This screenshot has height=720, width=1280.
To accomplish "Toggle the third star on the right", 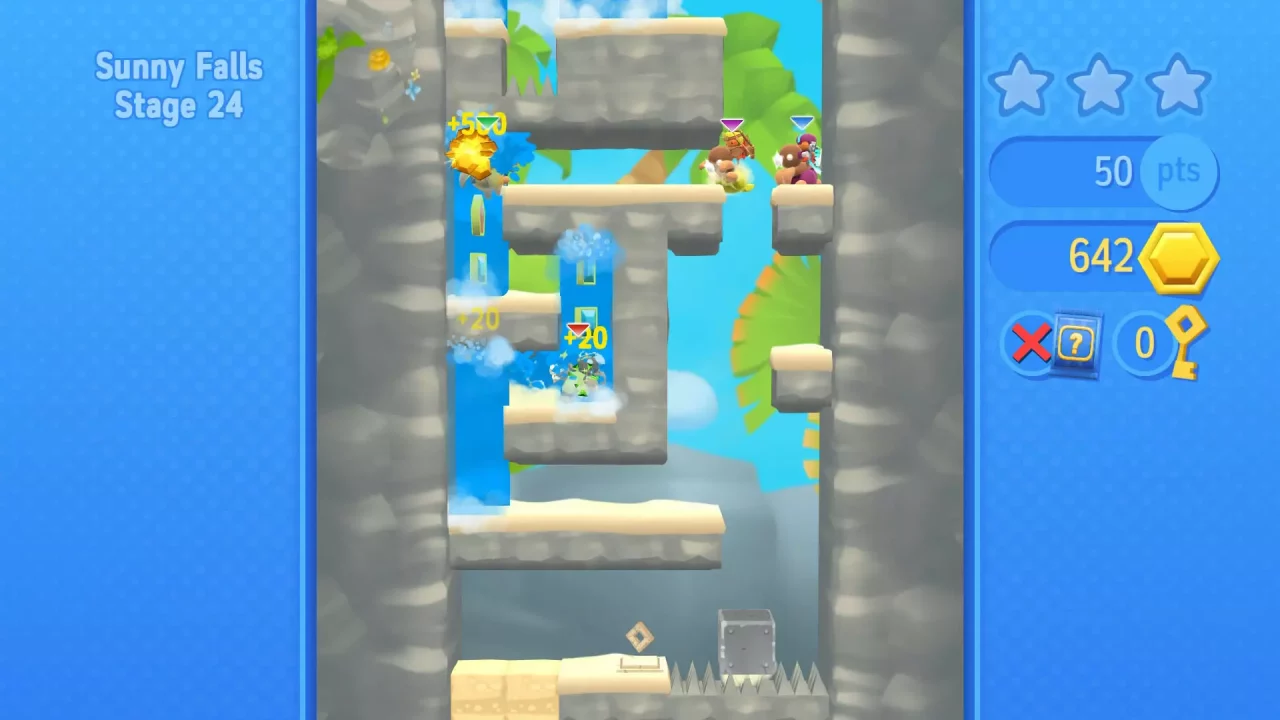I will [1178, 85].
